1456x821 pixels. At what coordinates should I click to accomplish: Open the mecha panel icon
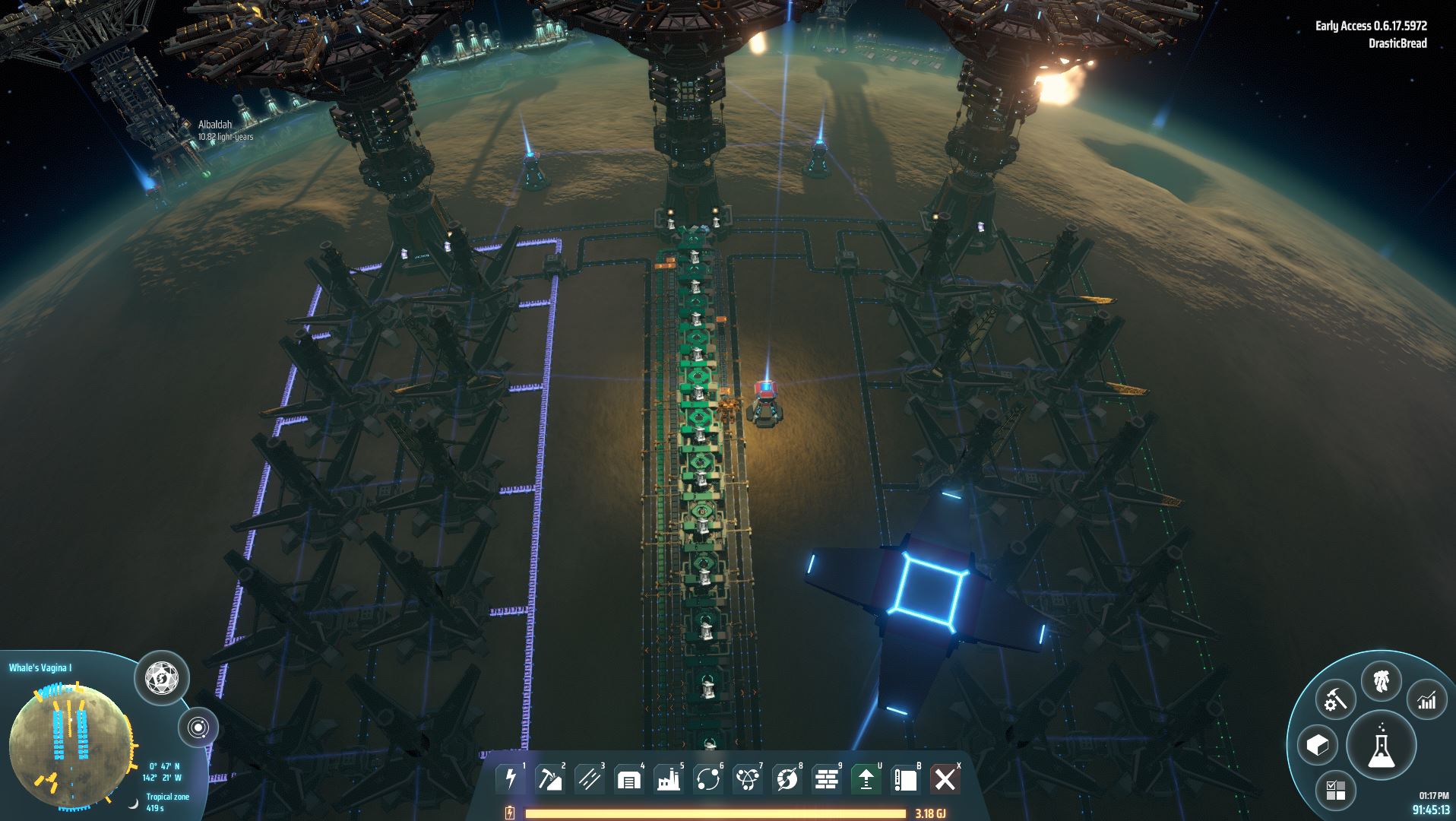click(x=1382, y=682)
